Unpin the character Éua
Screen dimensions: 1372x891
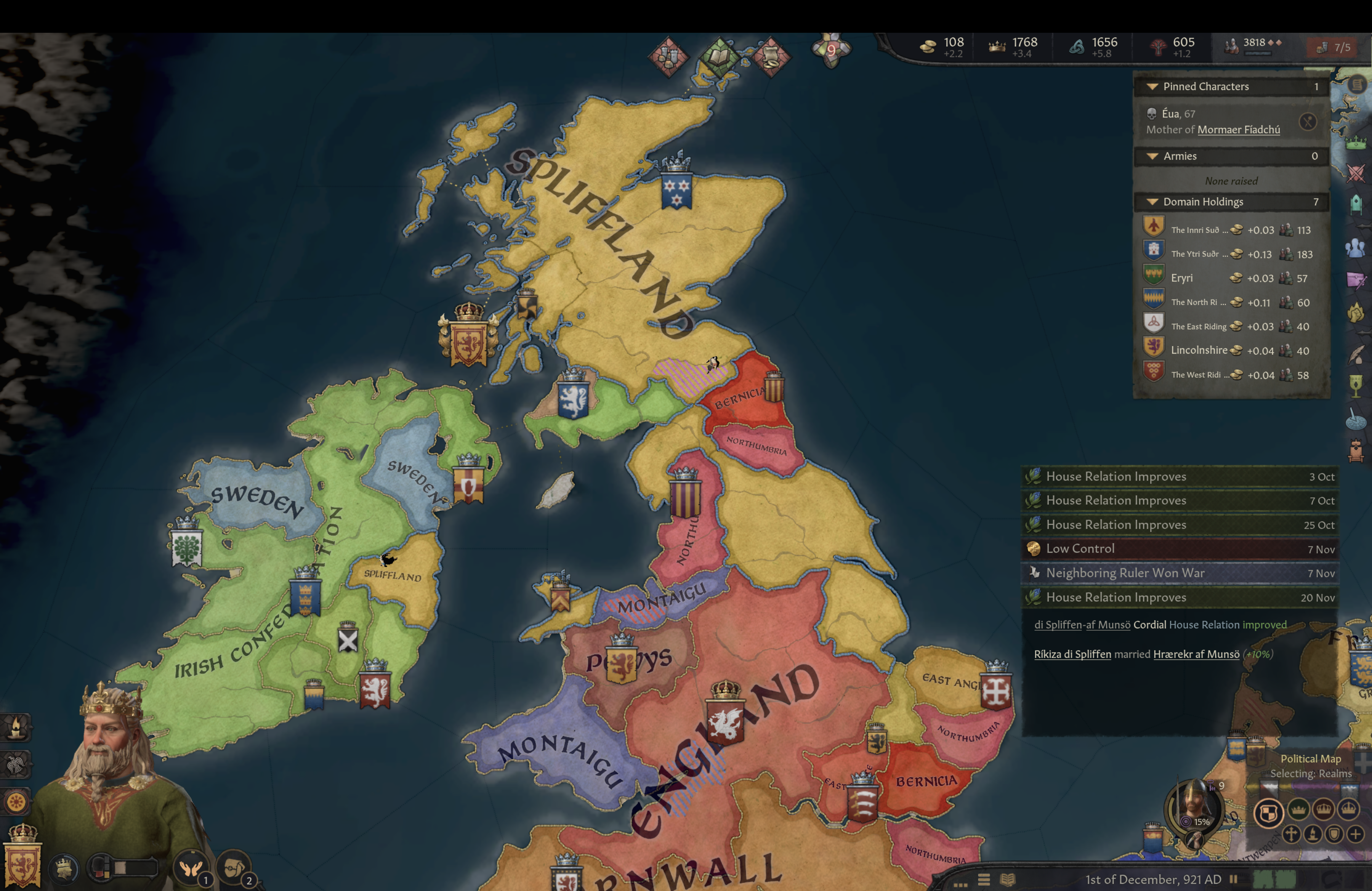coord(1308,122)
